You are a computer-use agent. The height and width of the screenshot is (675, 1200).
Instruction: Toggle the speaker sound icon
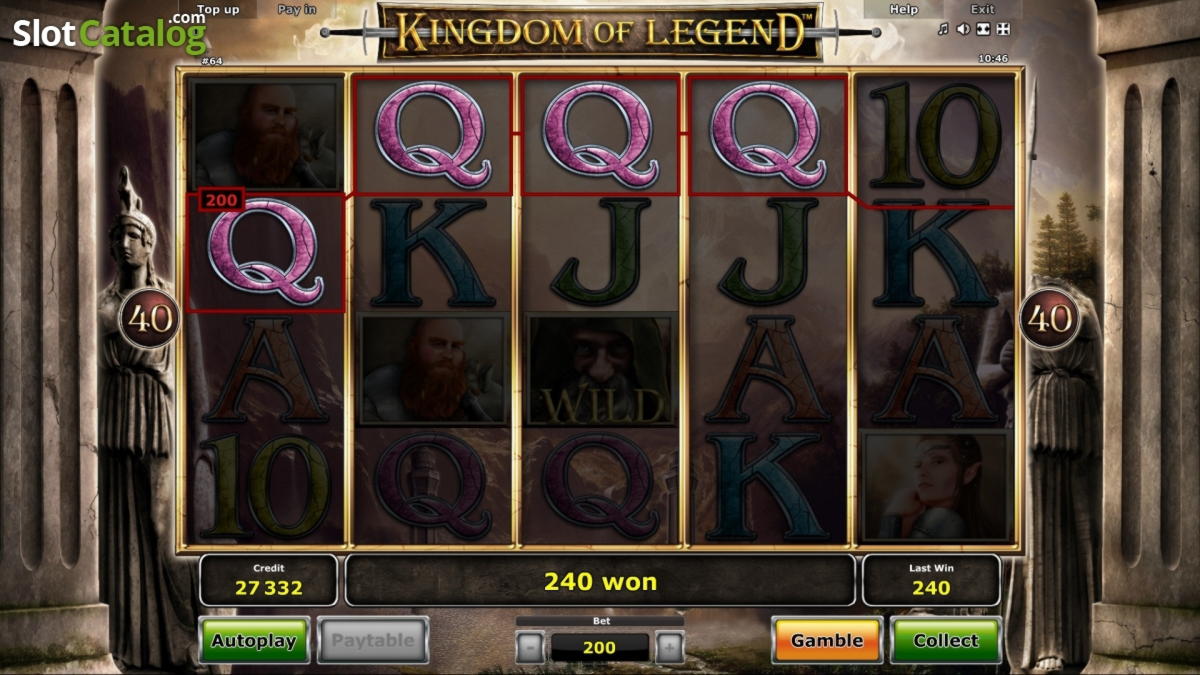pyautogui.click(x=963, y=29)
